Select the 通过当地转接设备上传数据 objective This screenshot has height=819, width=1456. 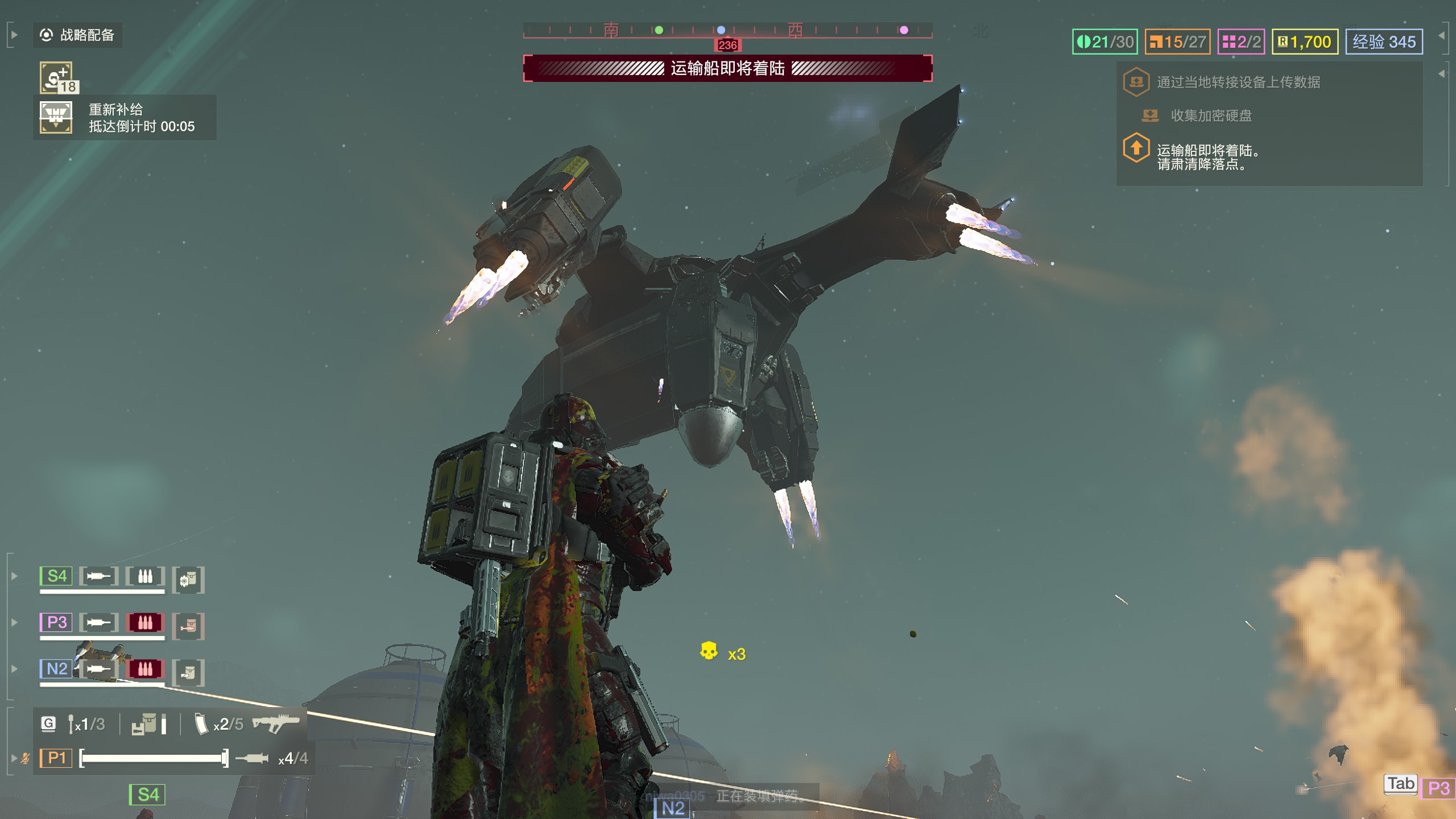tap(1238, 82)
